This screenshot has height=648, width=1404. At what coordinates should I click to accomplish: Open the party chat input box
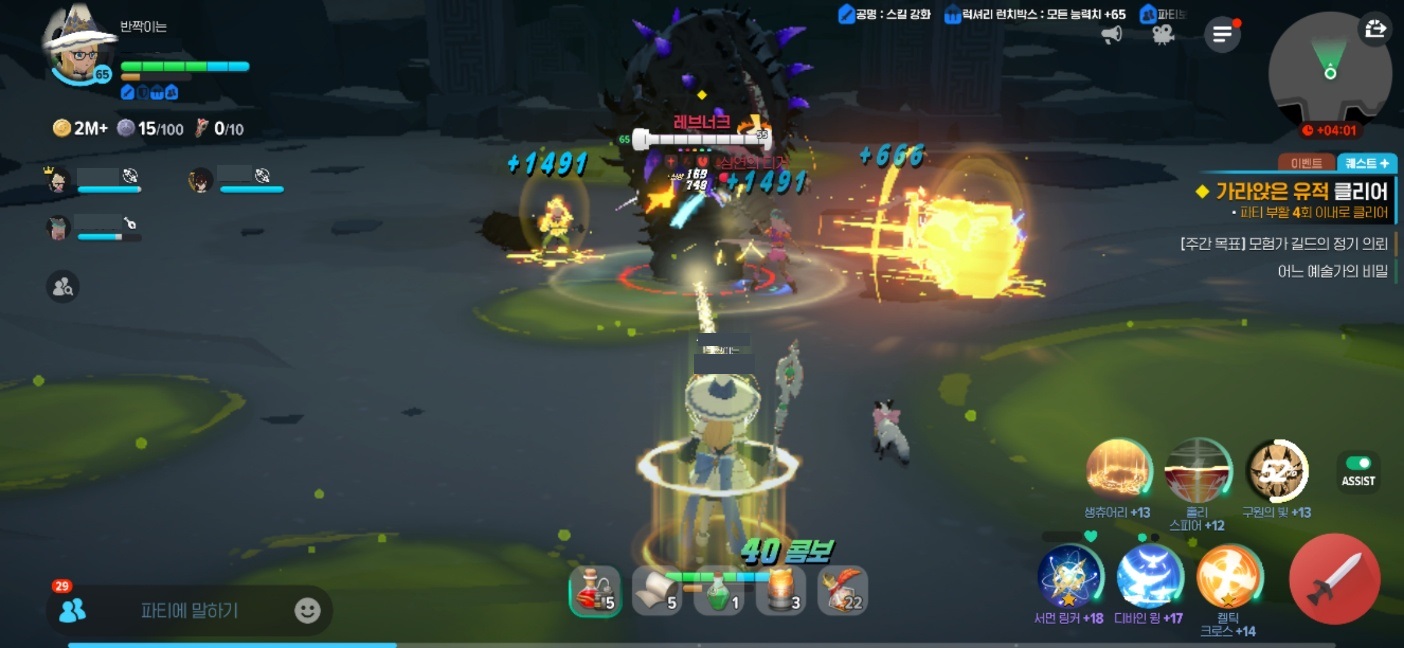189,610
